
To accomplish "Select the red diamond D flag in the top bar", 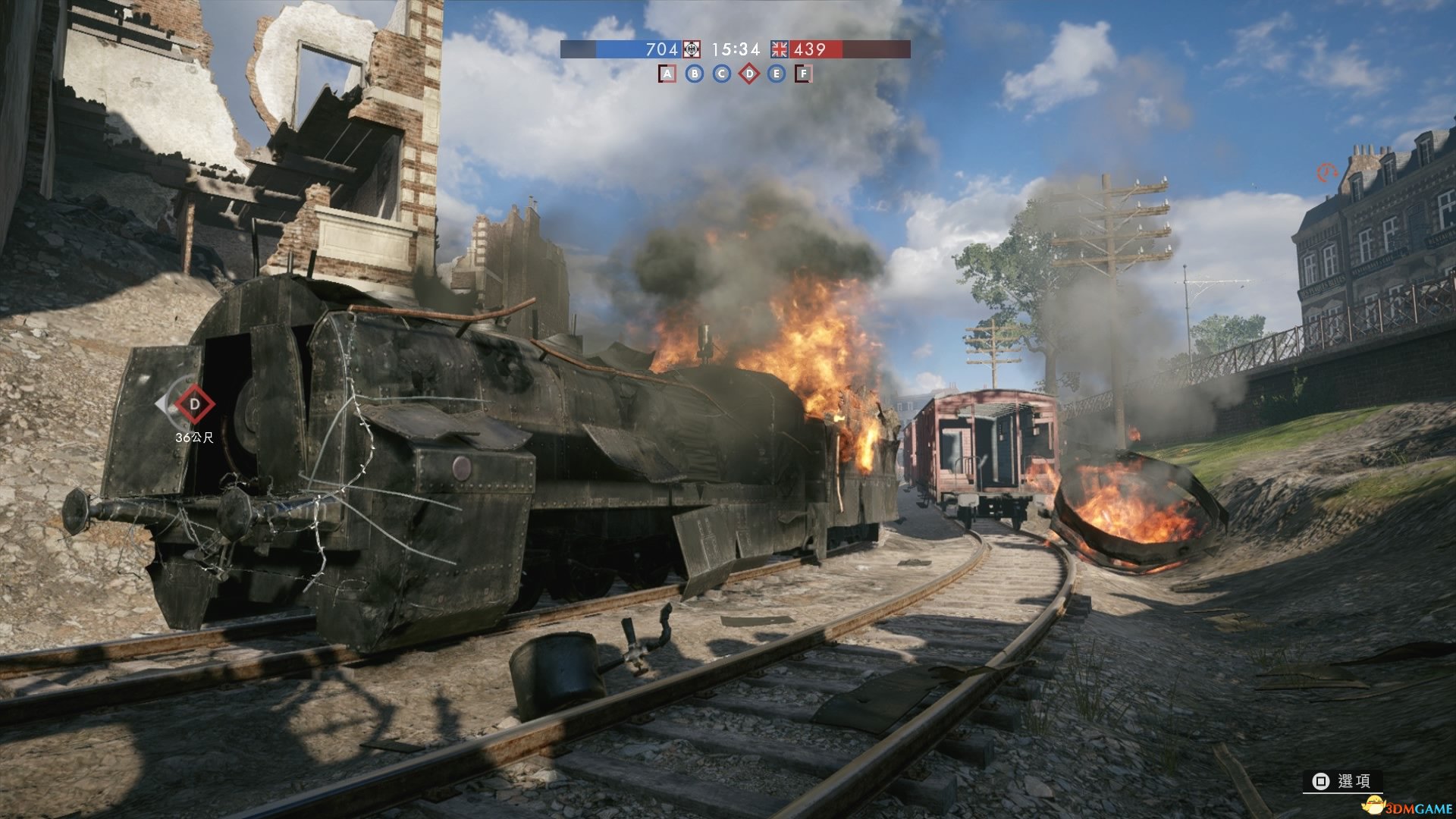I will click(749, 74).
